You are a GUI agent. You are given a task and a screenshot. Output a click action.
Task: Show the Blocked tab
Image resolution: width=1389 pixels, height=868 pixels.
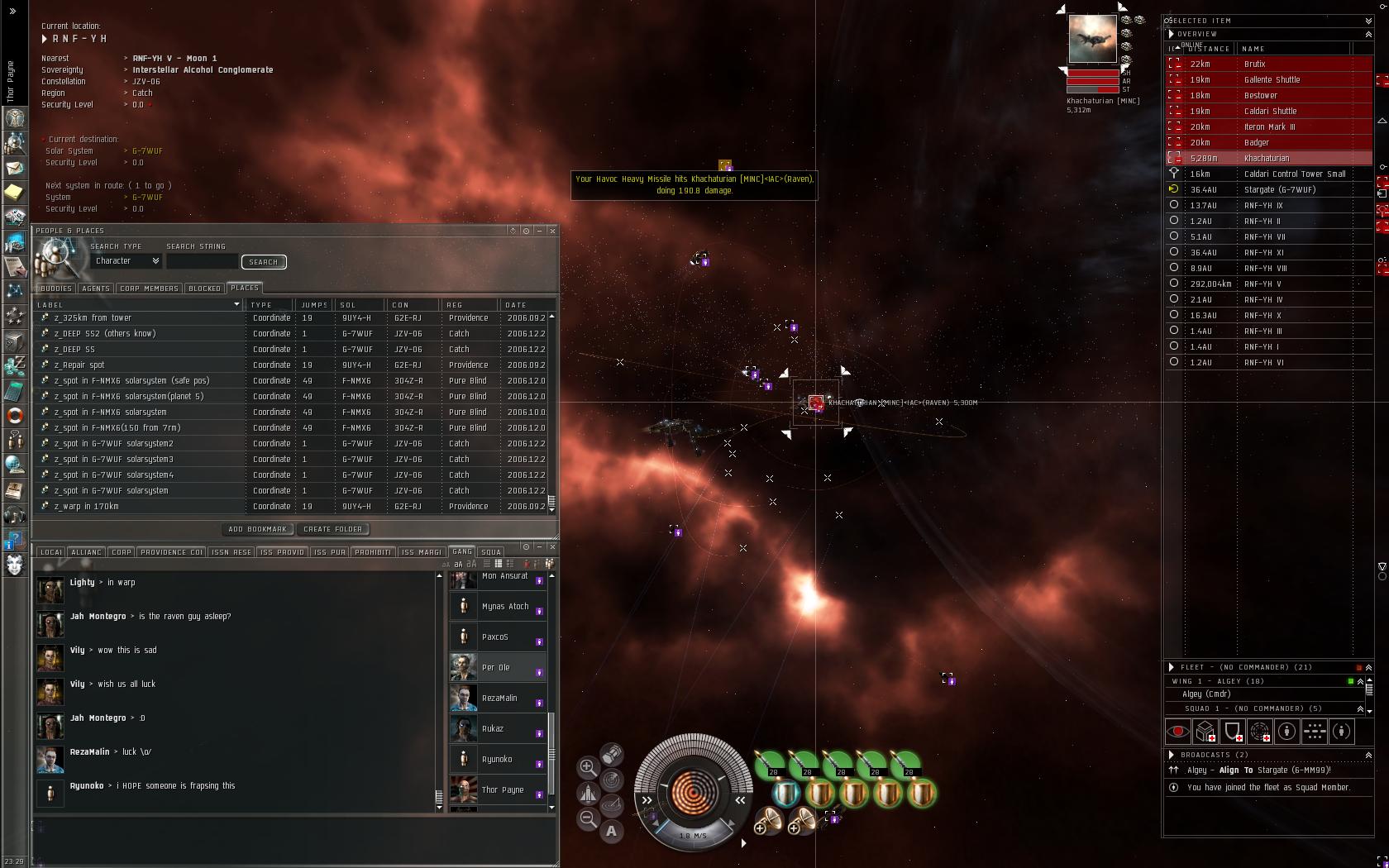tap(204, 289)
